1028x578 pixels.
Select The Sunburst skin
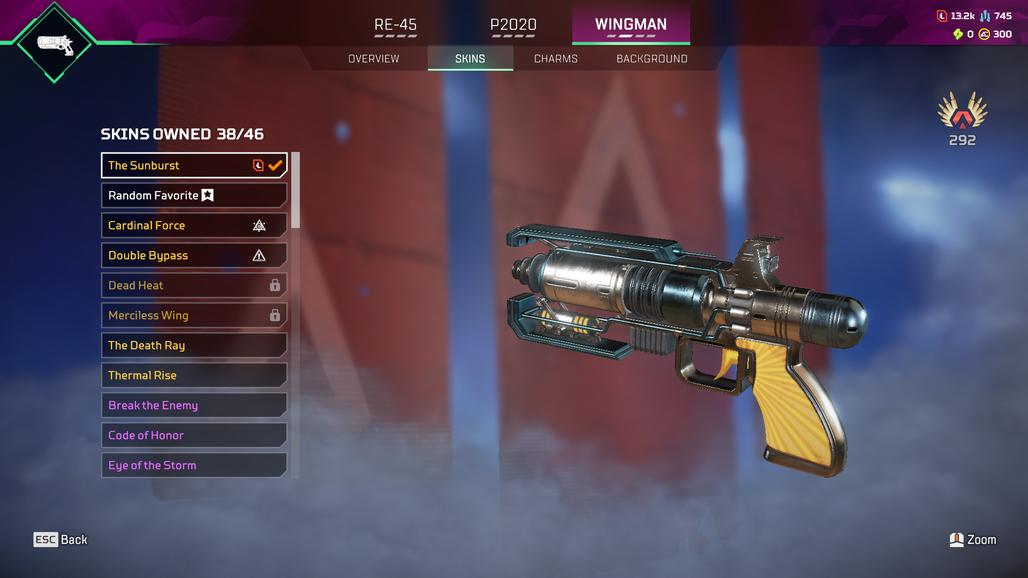[x=194, y=165]
